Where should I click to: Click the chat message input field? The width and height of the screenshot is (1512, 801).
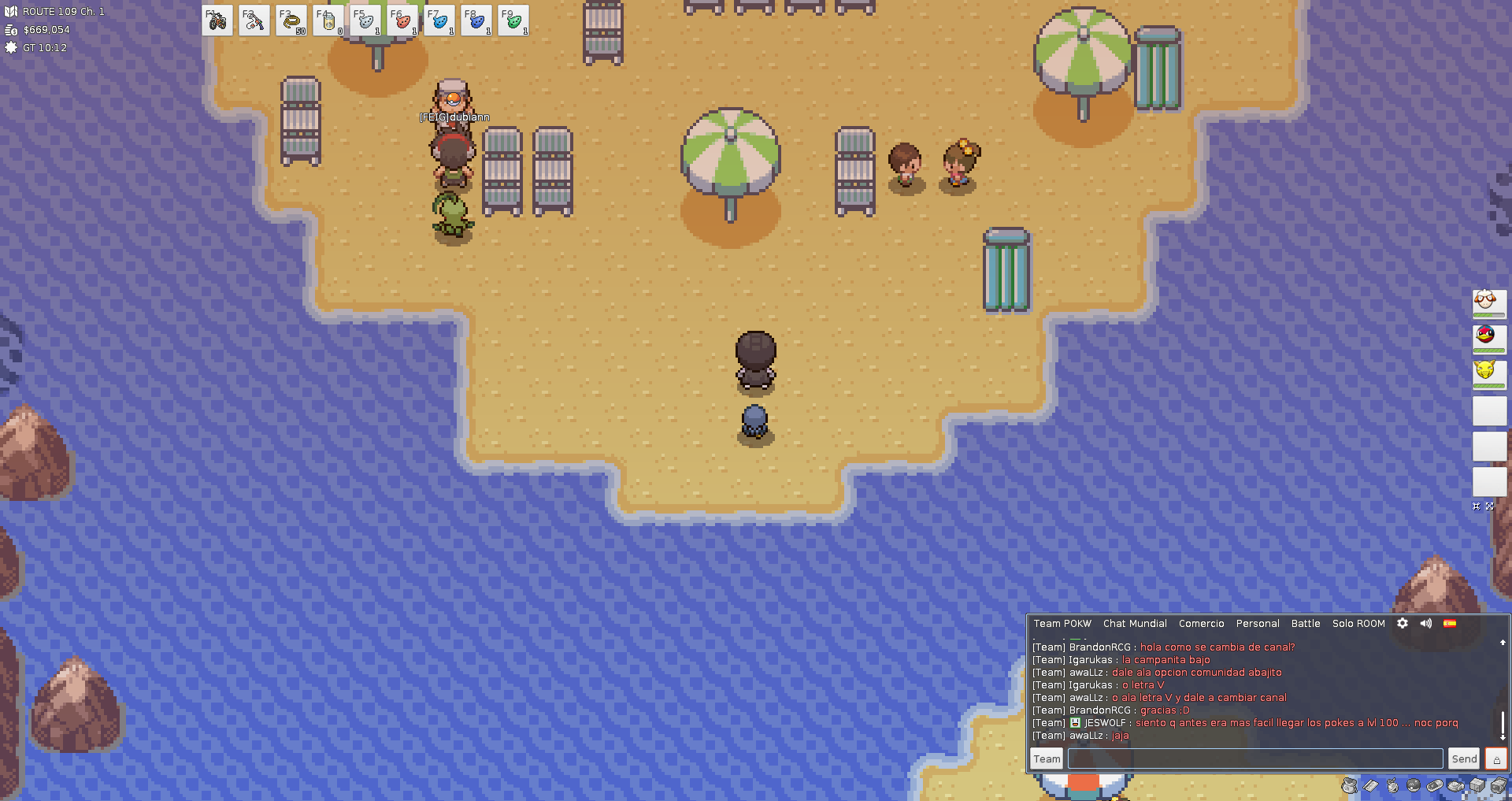point(1255,758)
